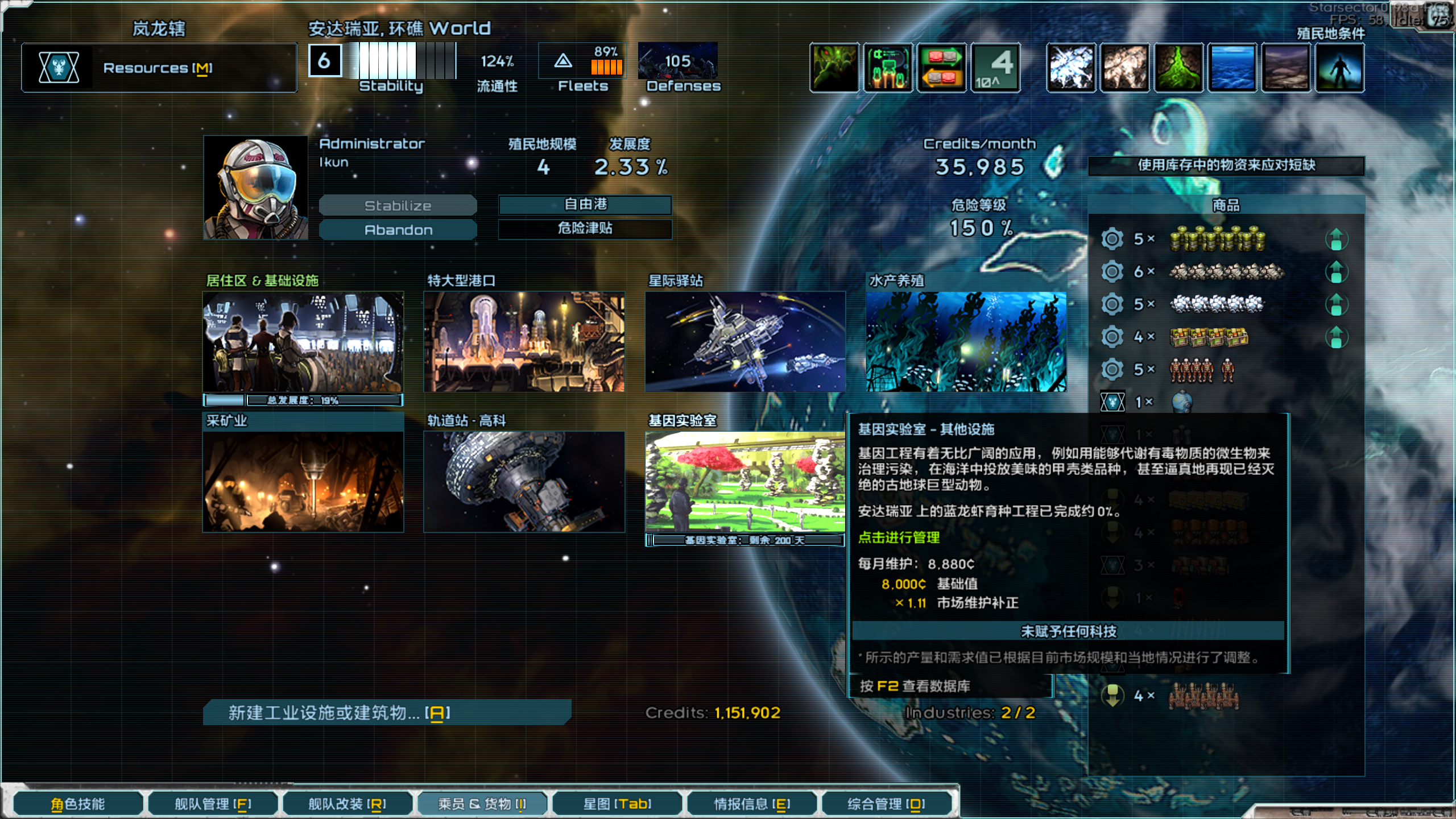
Task: Click the faction crest next to Resources [M]
Action: pos(57,68)
